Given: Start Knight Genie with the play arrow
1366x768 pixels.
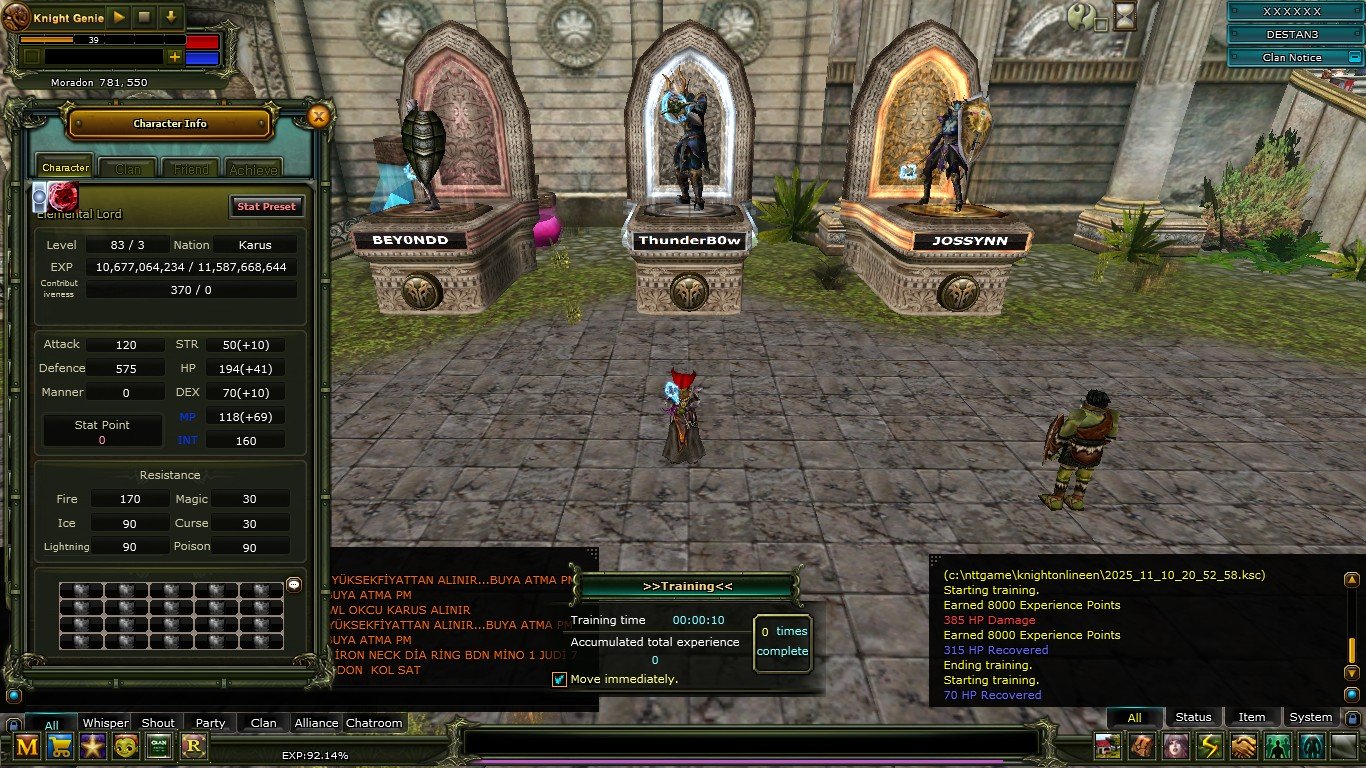Looking at the screenshot, I should pyautogui.click(x=118, y=17).
